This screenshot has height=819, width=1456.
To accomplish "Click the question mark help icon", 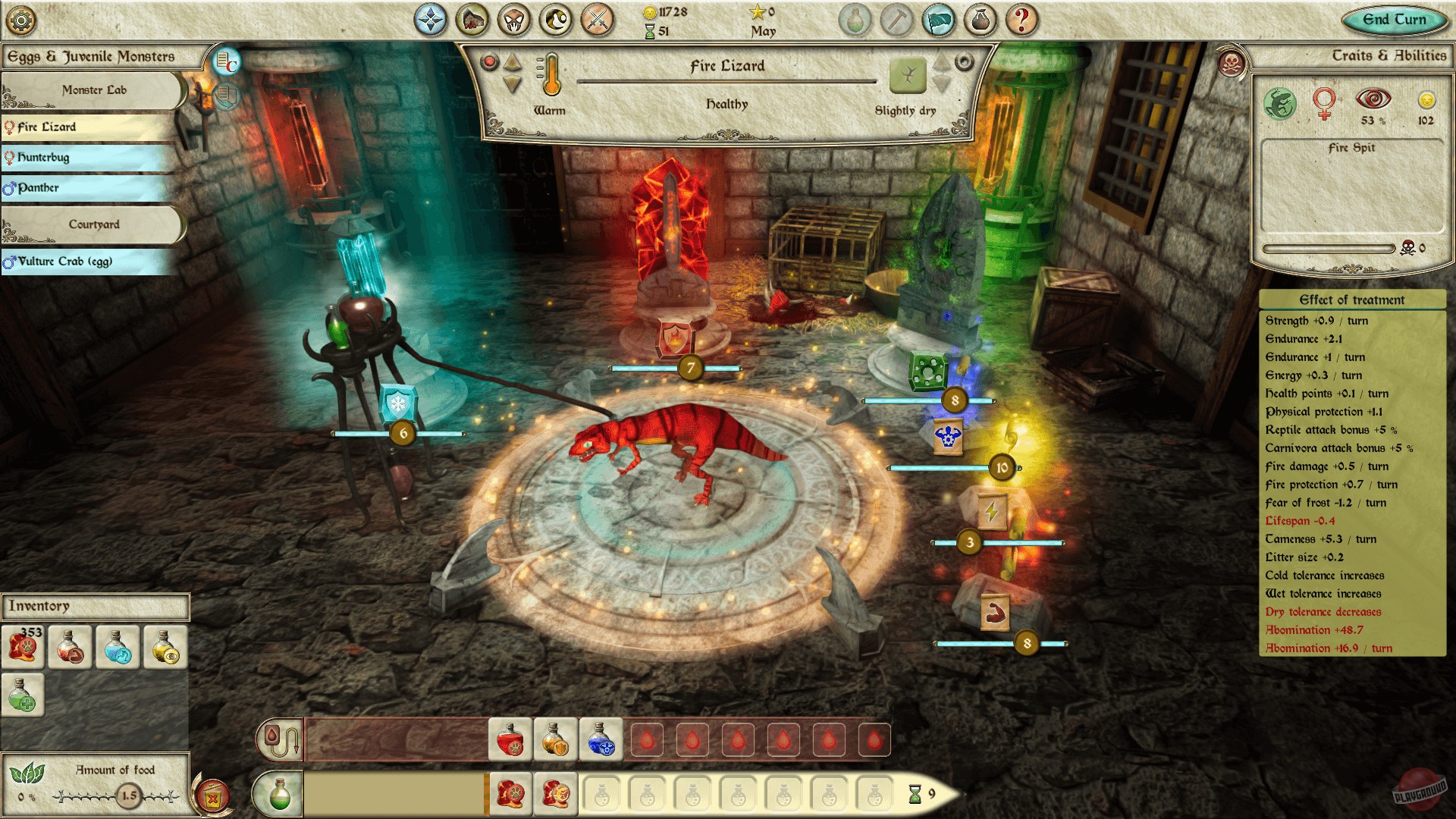I will [1024, 20].
